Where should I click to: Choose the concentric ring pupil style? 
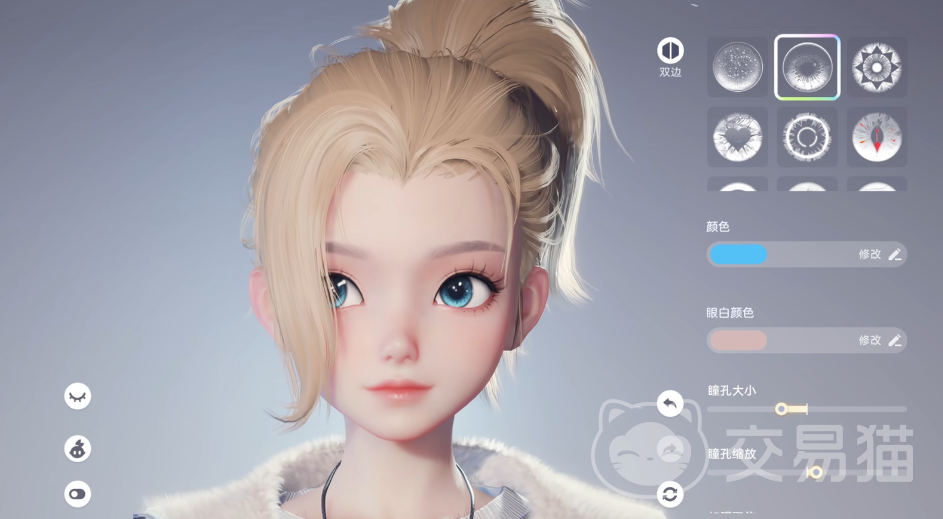[807, 137]
